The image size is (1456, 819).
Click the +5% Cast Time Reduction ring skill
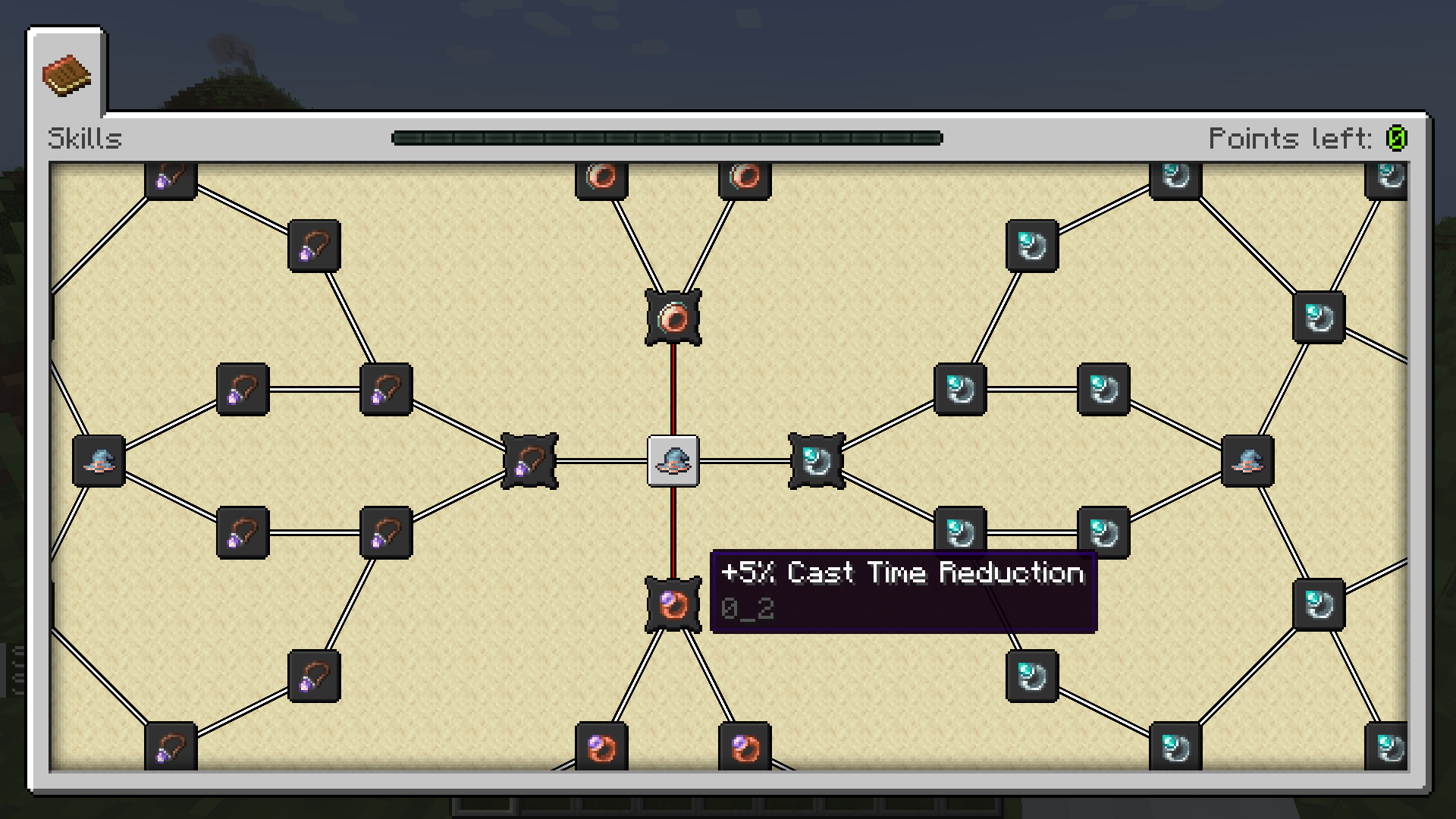672,603
